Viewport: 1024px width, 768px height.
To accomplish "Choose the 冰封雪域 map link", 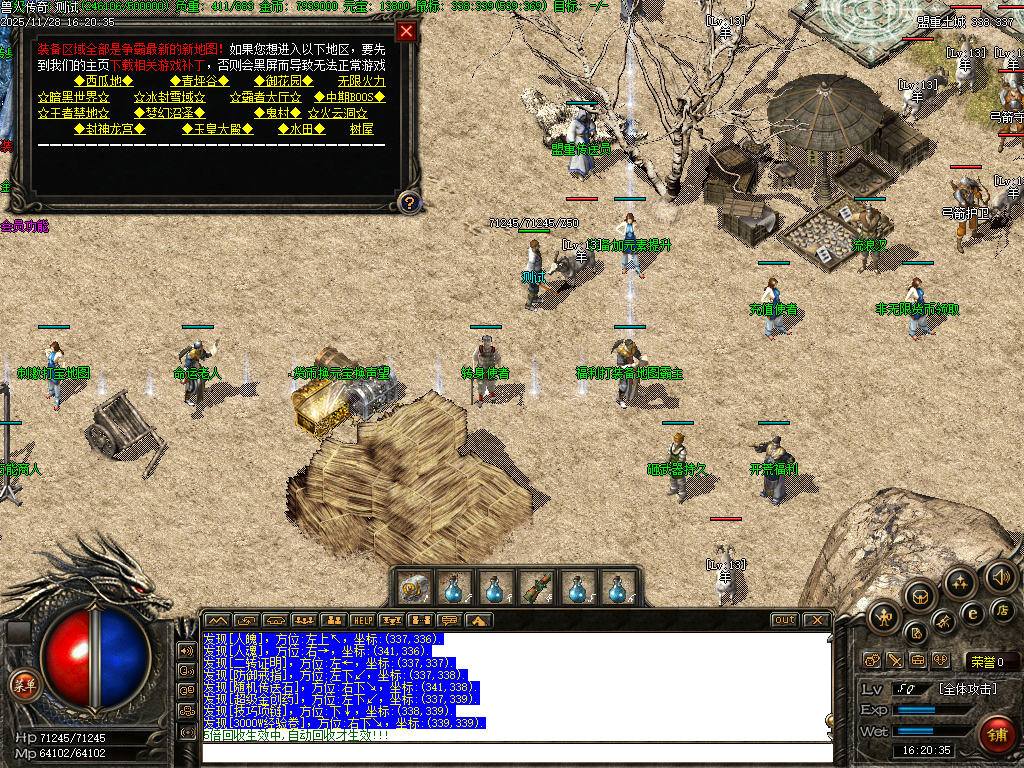I will tap(169, 97).
